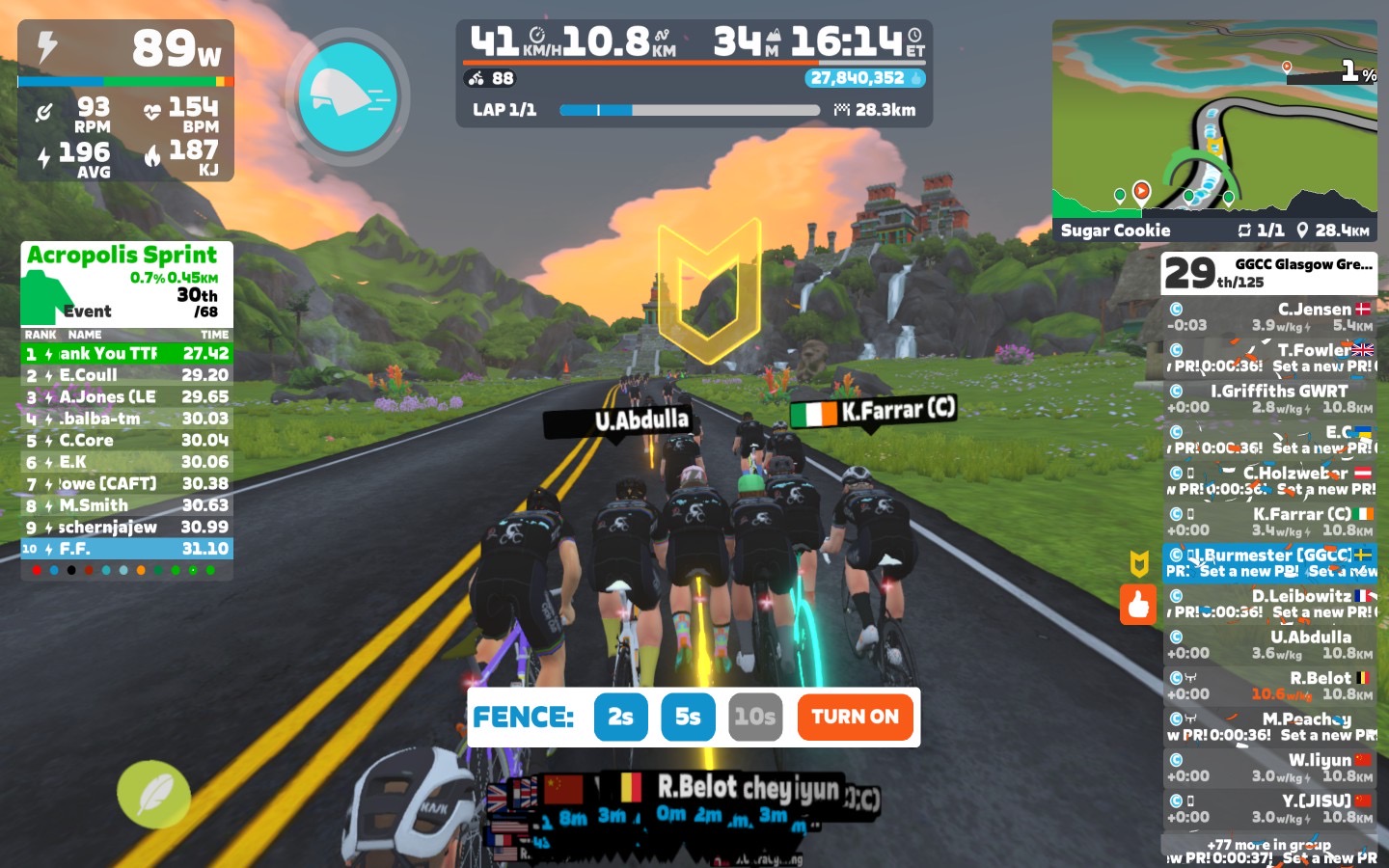1389x868 pixels.
Task: Select E.Coull on sprint leaderboard
Action: pos(126,375)
